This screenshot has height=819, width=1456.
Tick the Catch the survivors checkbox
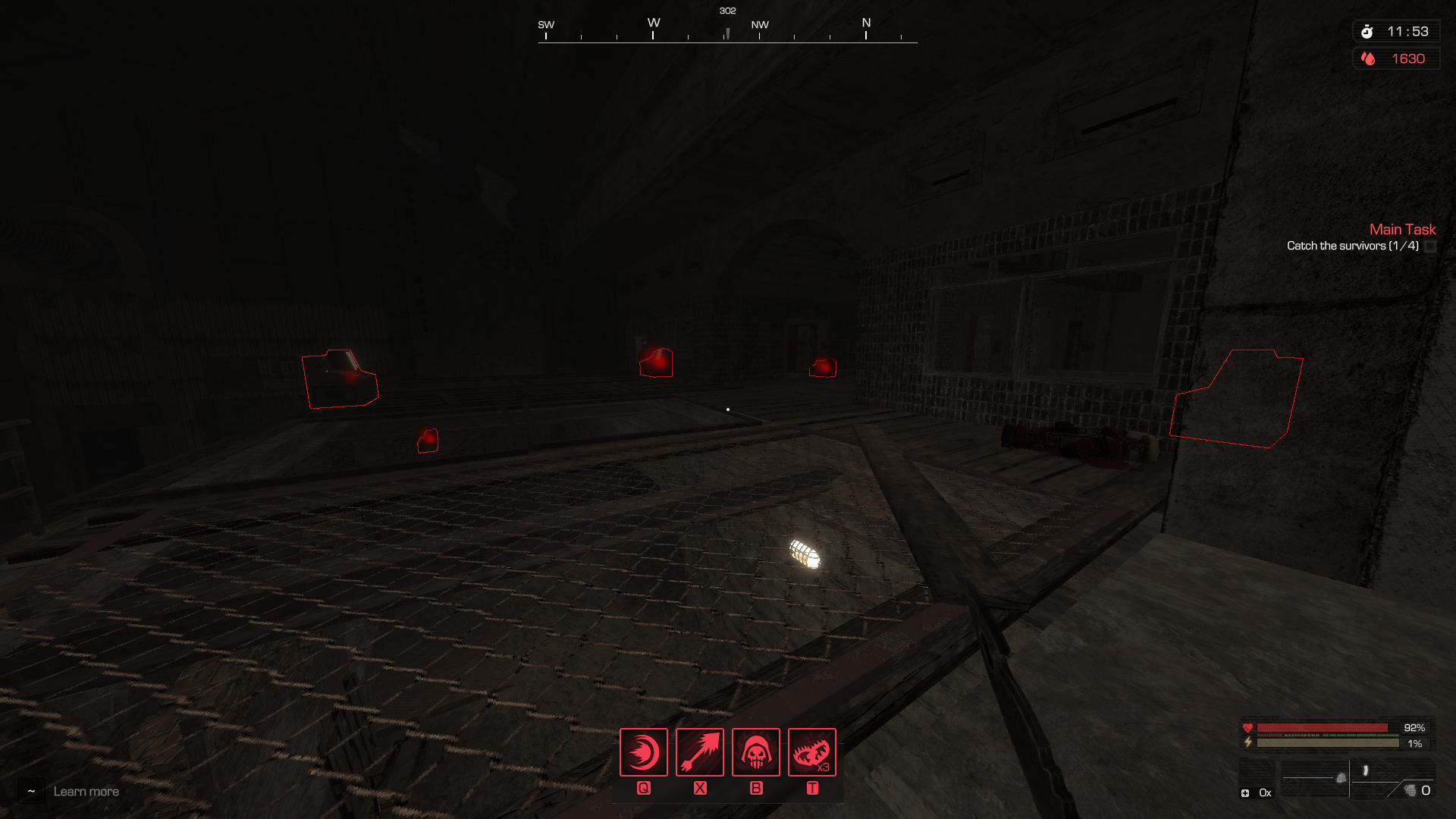point(1430,246)
